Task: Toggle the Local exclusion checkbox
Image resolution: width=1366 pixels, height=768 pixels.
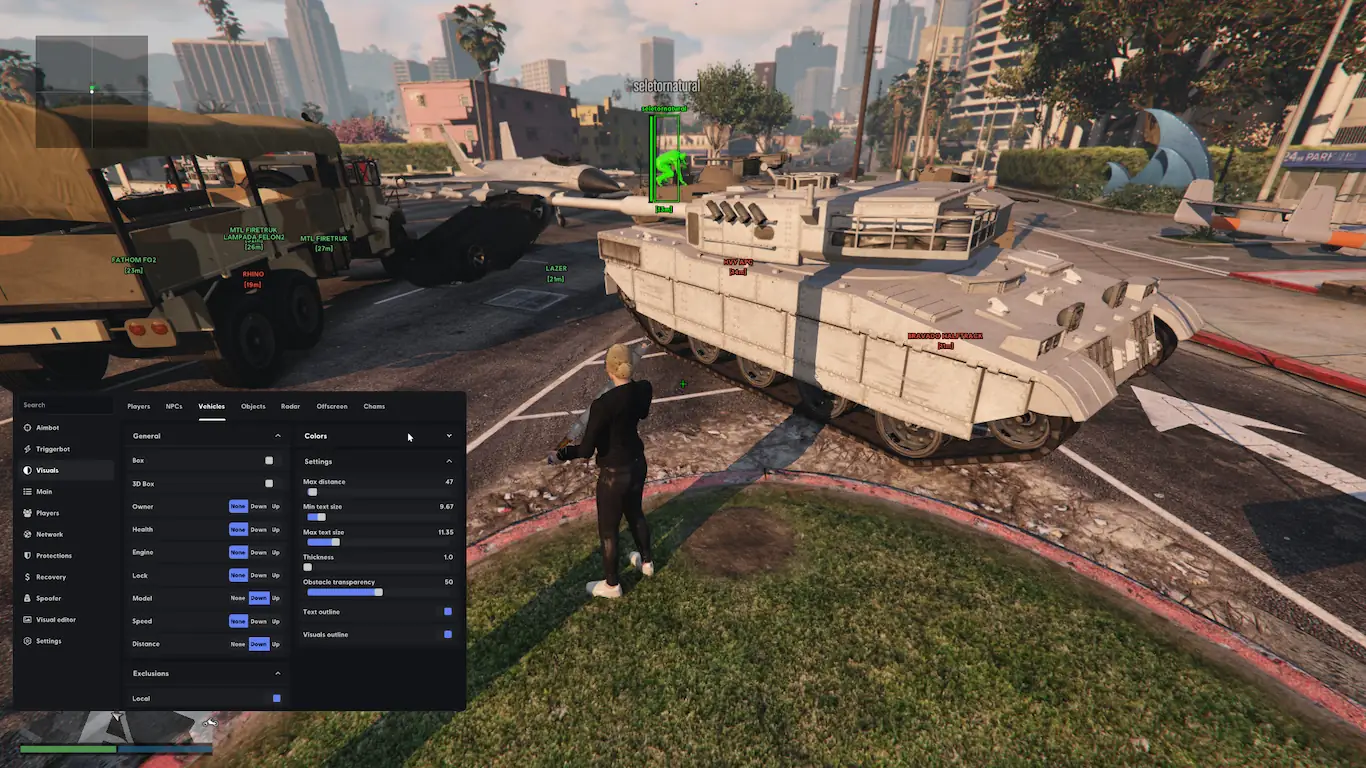Action: point(277,698)
